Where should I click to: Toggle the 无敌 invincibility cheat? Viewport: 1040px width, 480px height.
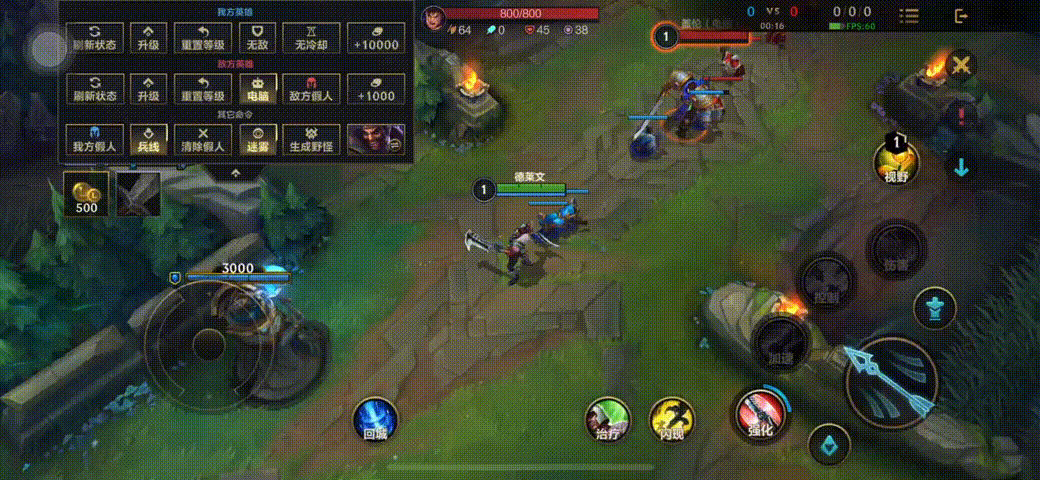click(257, 38)
